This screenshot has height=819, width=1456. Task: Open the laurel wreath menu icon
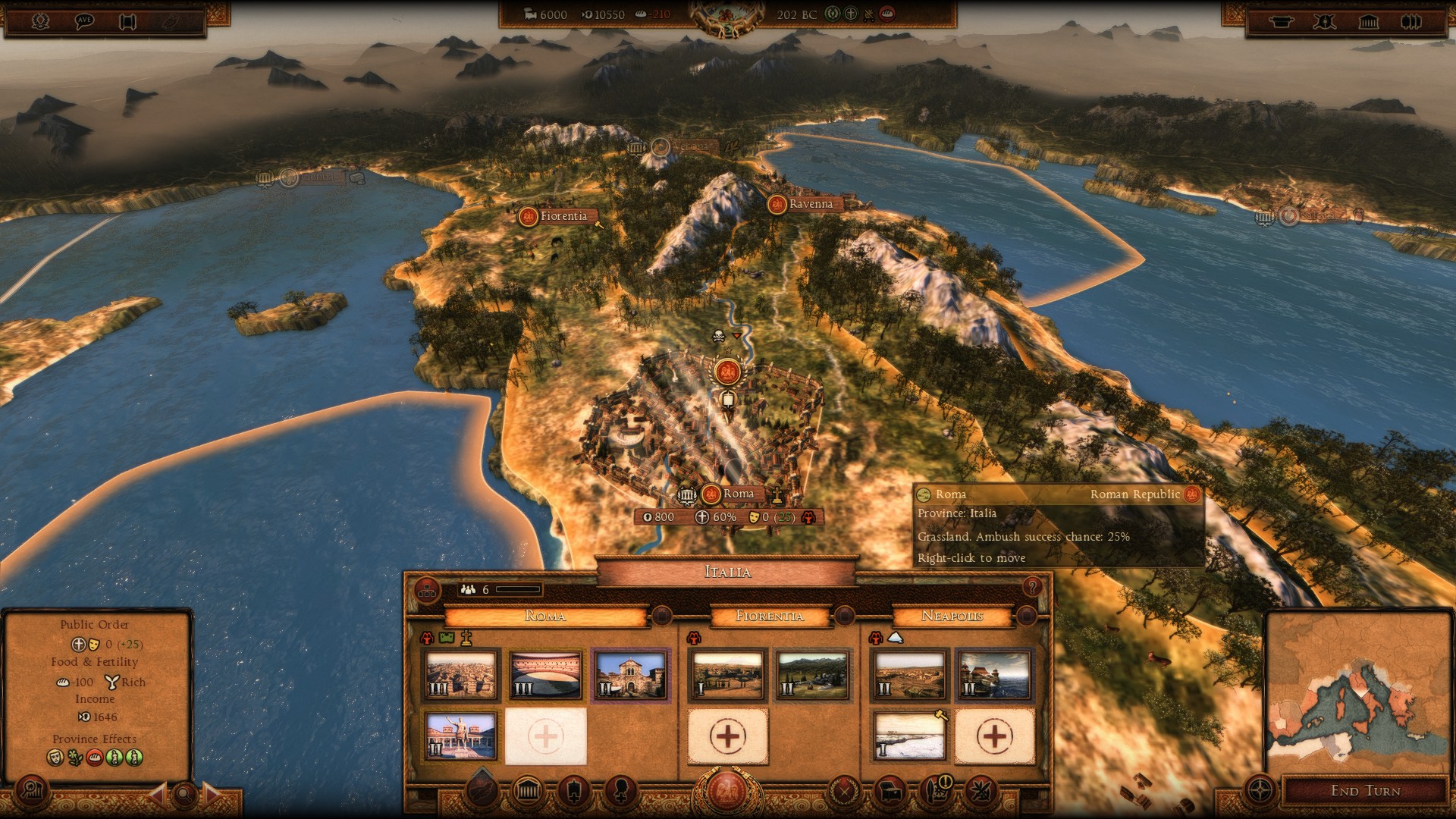point(40,21)
